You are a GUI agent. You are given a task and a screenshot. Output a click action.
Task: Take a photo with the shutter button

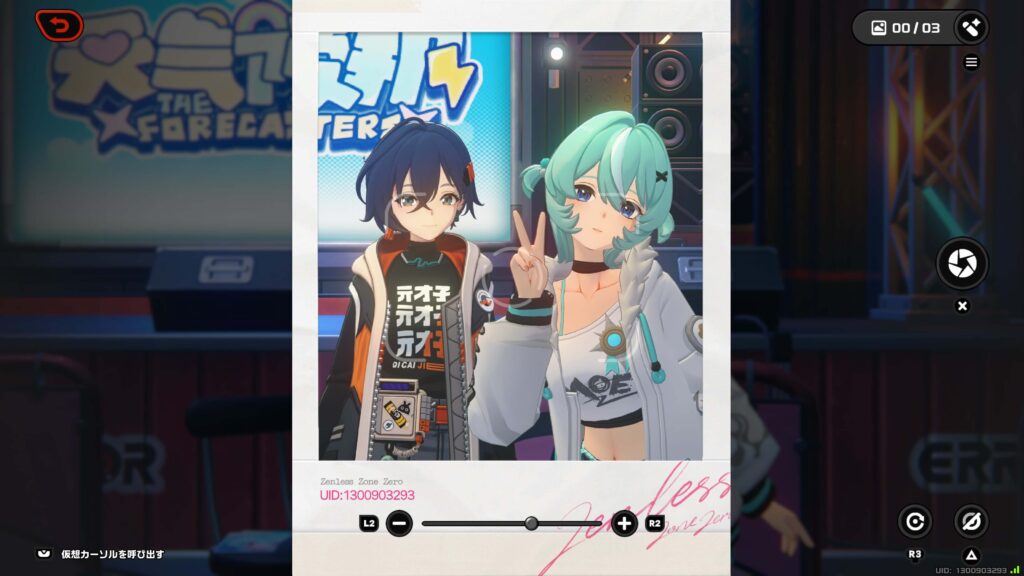(962, 264)
